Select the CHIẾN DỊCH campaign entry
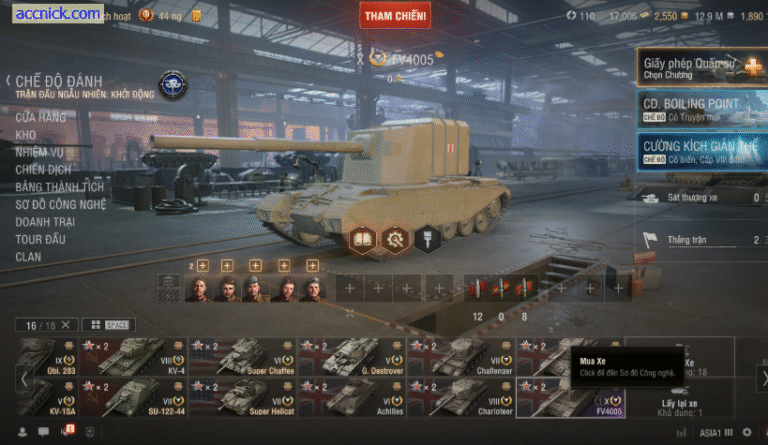This screenshot has height=445, width=768. [42, 169]
